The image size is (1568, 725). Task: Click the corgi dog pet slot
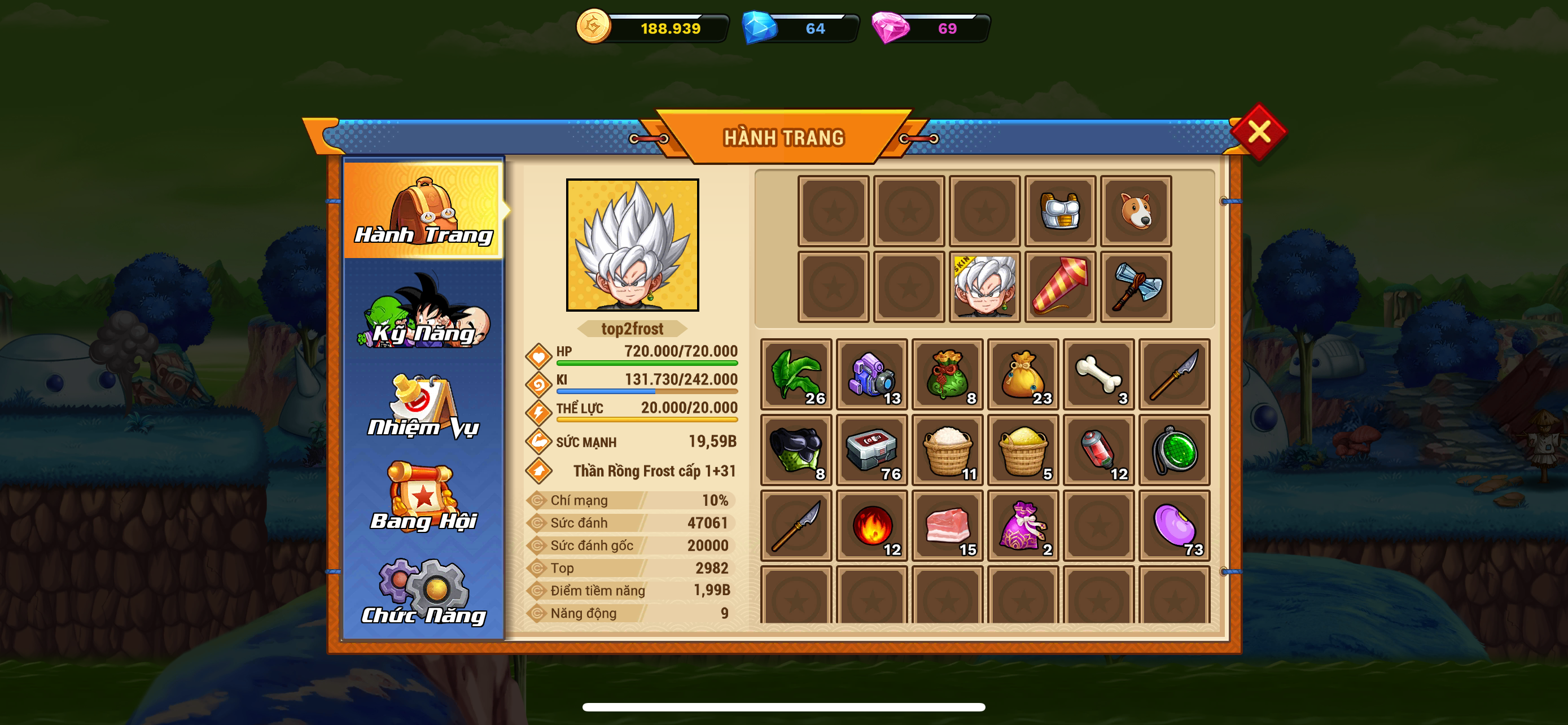pyautogui.click(x=1135, y=211)
